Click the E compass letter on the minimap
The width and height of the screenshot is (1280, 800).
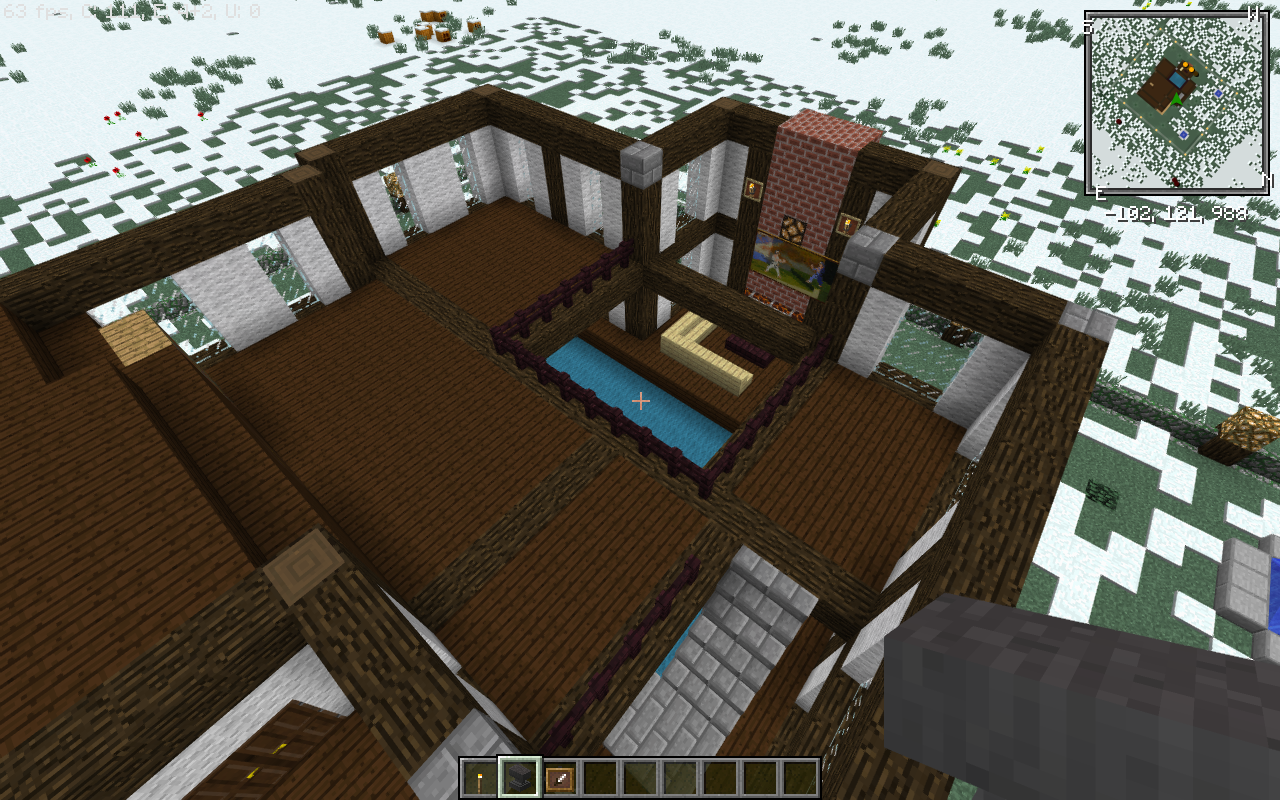click(x=1100, y=191)
